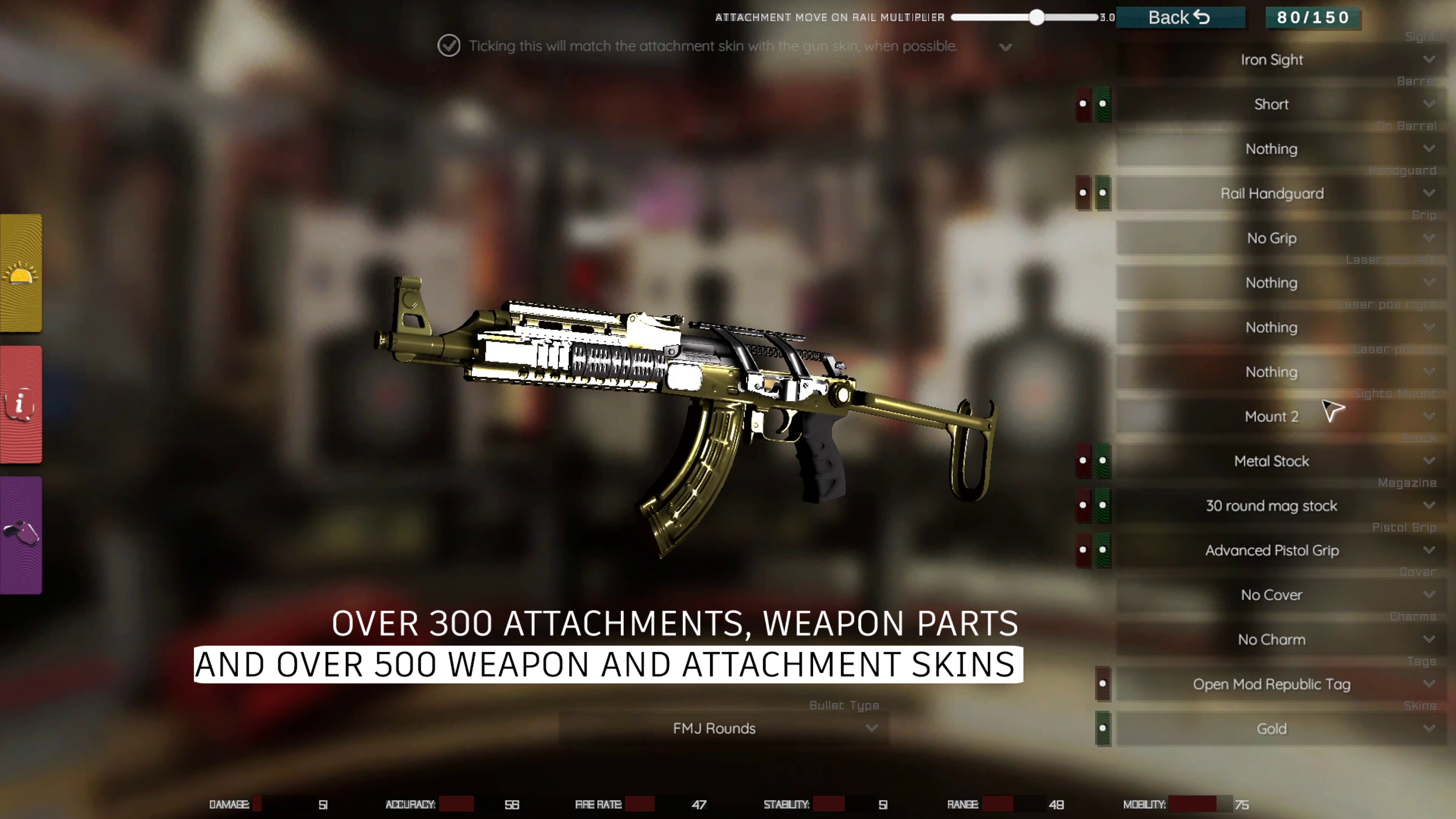Expand the FMJ Rounds bullet type dropdown
Screen dimensions: 1456x819
(x=714, y=728)
